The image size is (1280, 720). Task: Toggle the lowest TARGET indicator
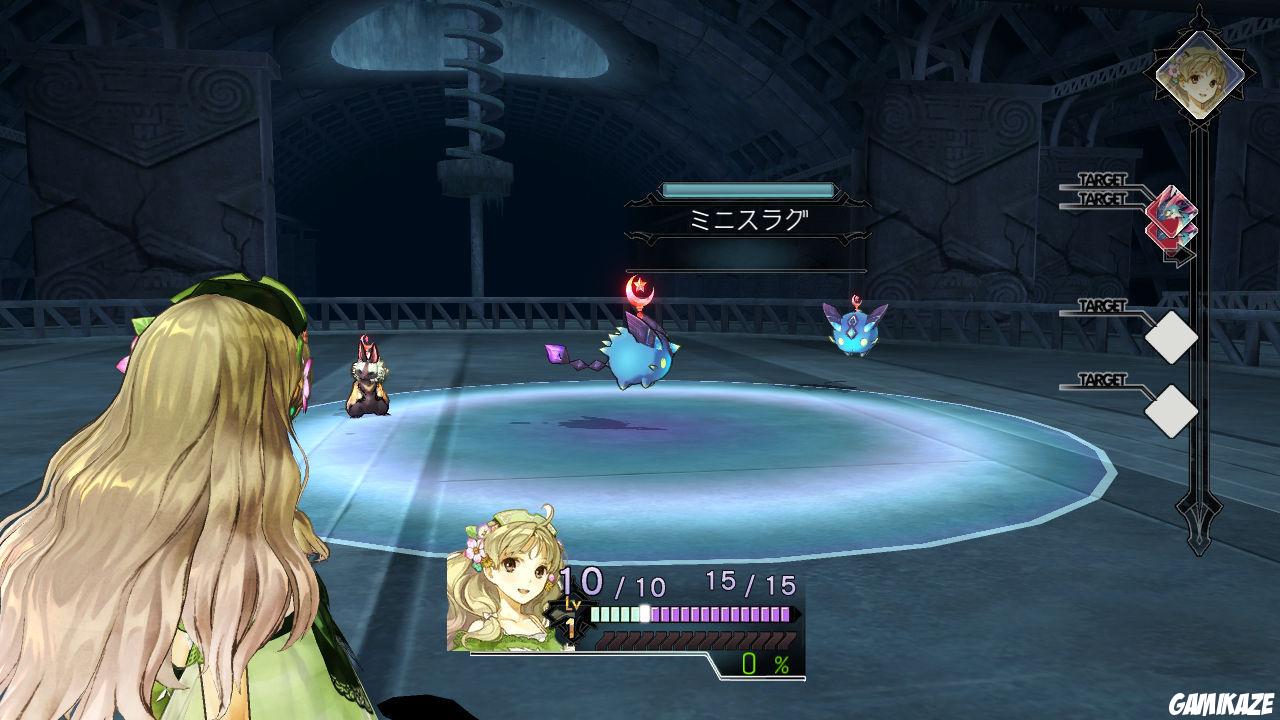pos(1102,379)
